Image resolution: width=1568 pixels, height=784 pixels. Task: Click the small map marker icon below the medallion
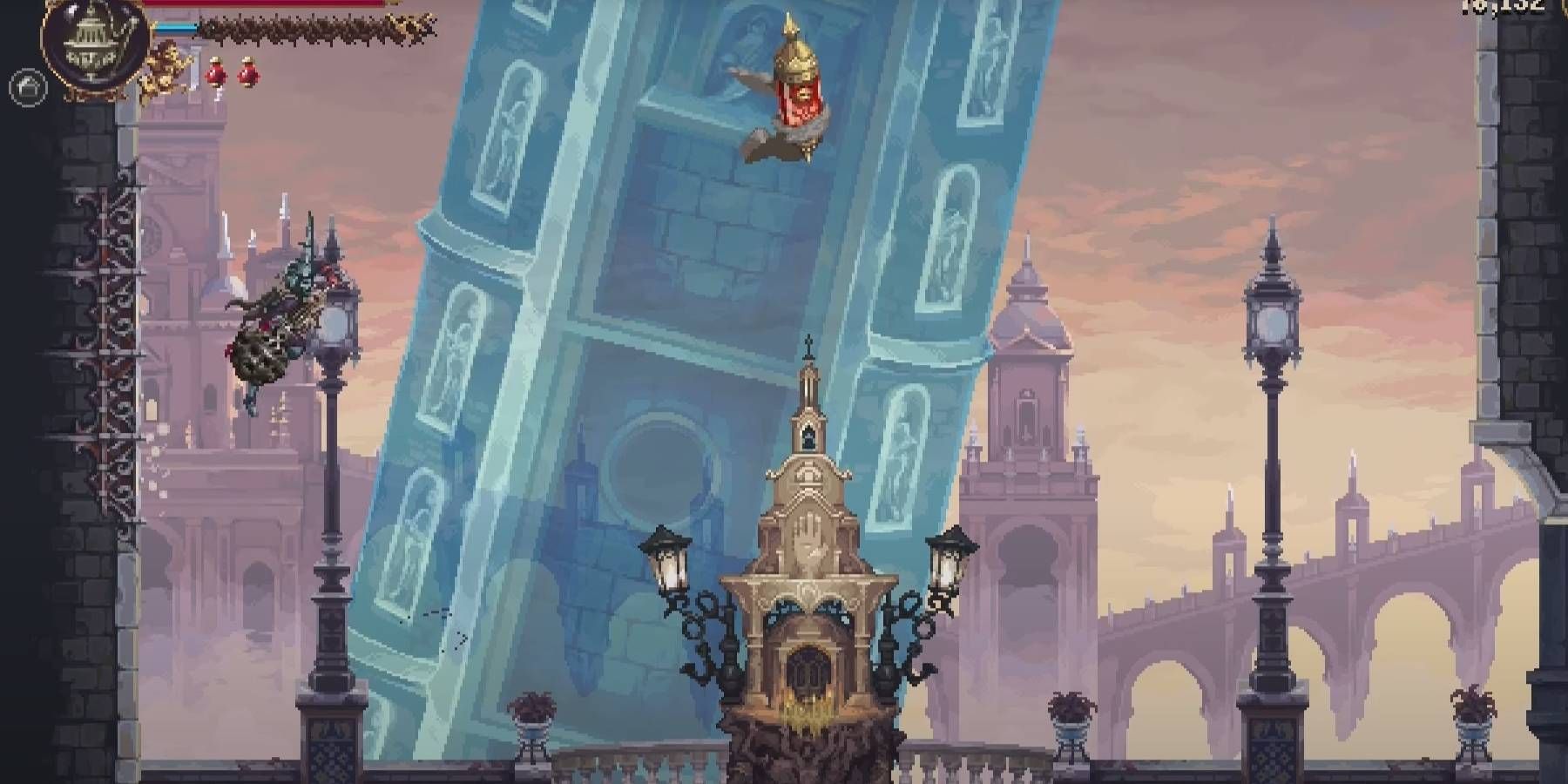click(x=26, y=87)
